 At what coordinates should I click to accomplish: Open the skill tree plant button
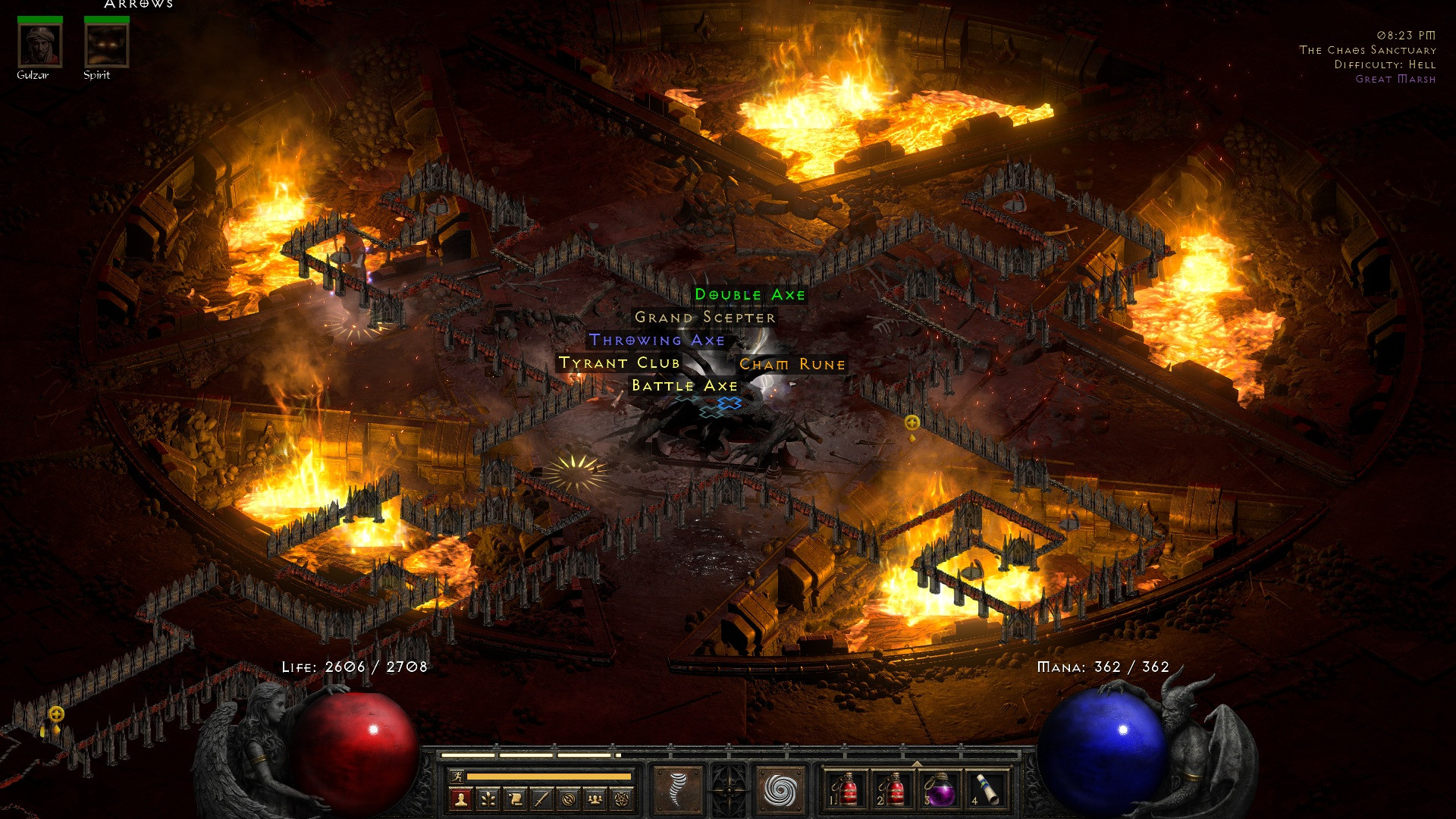coord(488,799)
